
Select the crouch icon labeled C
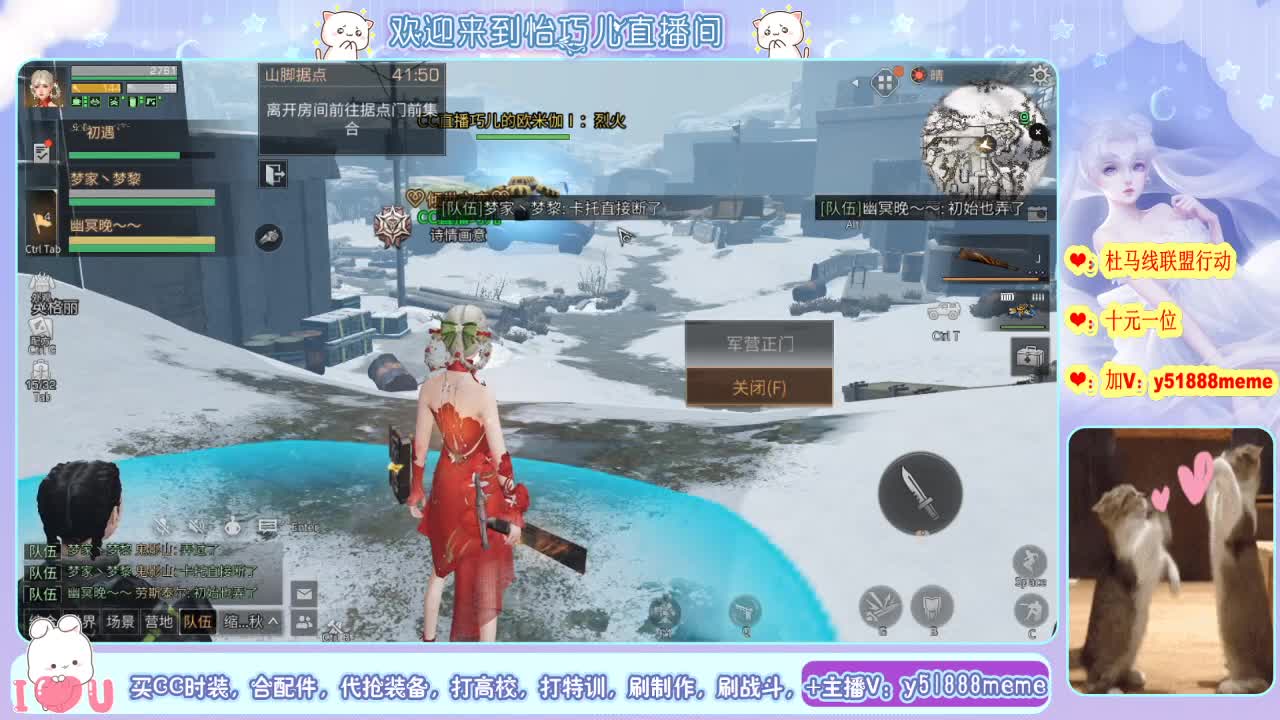click(x=1030, y=608)
